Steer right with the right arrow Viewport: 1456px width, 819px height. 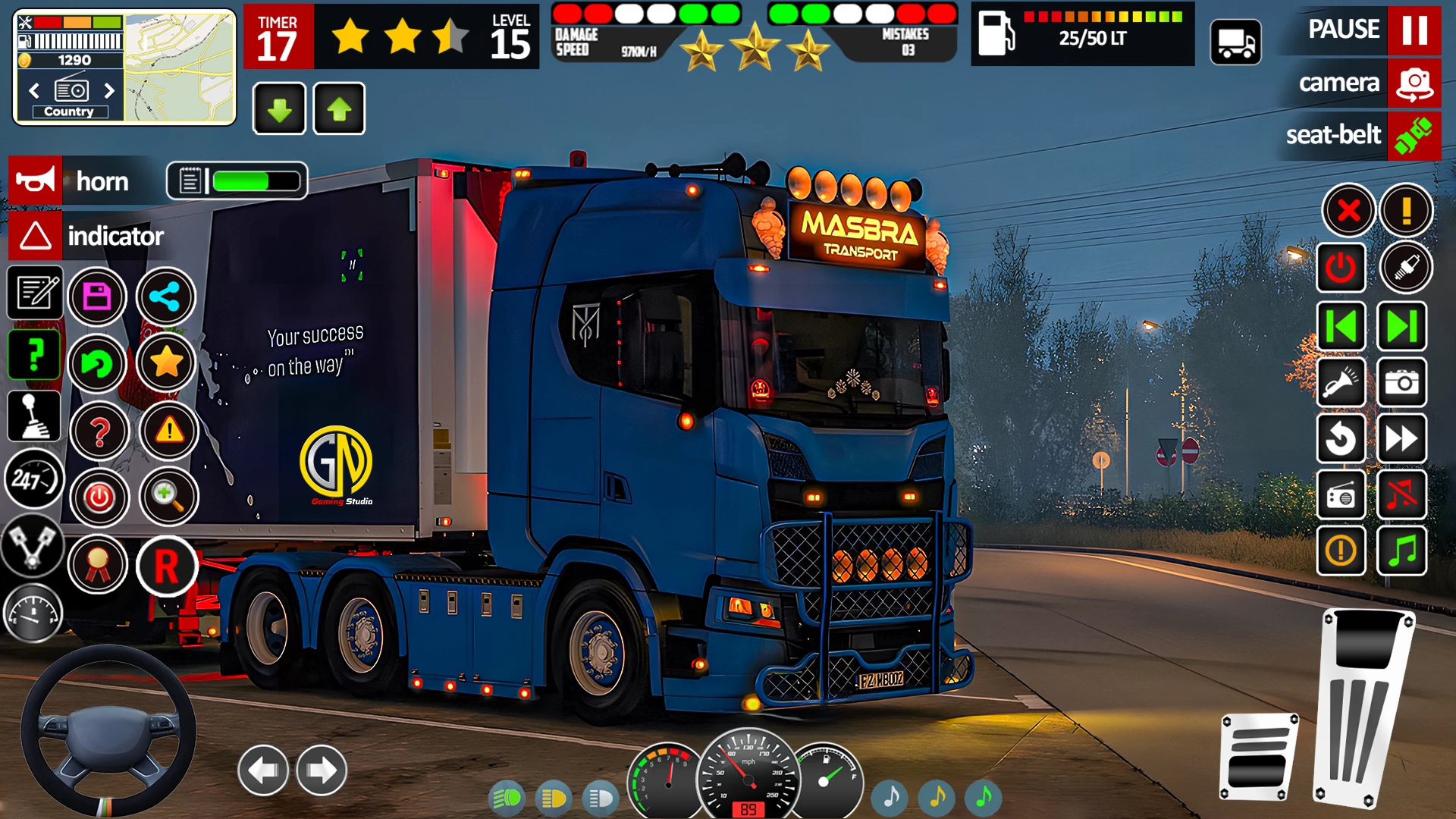(x=322, y=770)
